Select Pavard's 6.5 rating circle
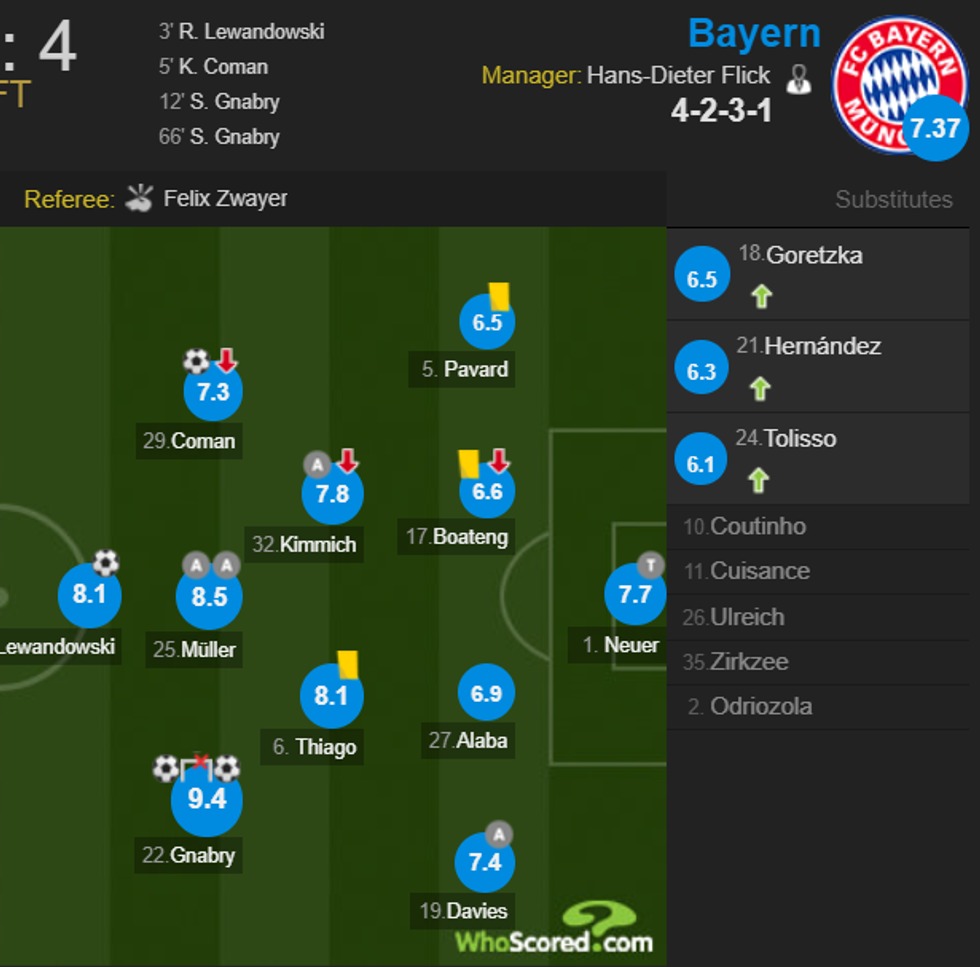 pos(487,322)
